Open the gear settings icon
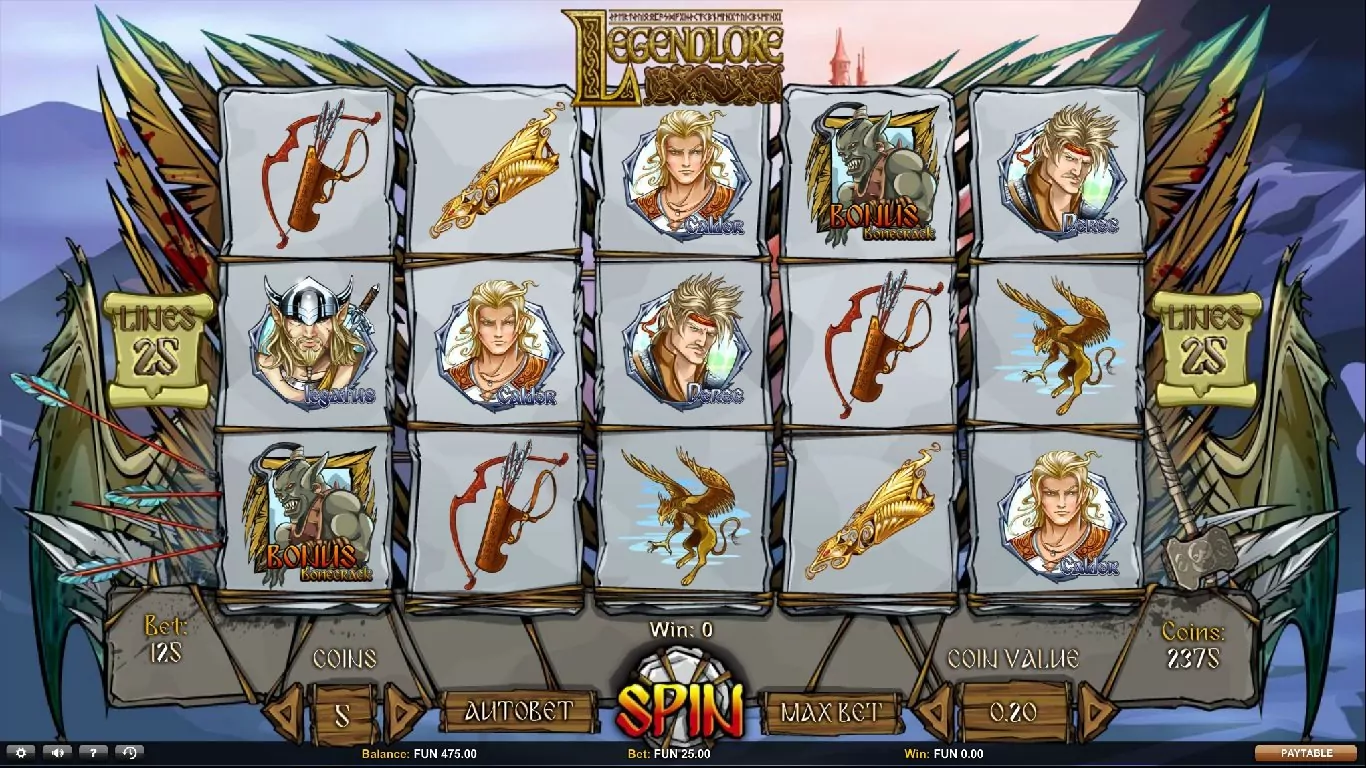Screen dimensions: 1366x768 point(20,753)
